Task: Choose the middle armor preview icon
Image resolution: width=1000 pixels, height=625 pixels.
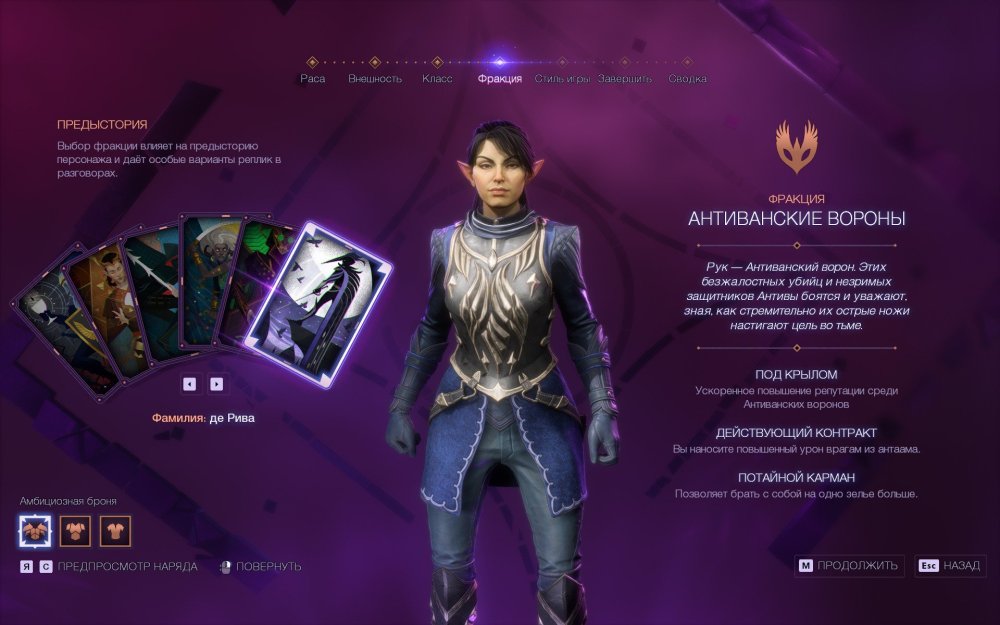Action: click(75, 530)
